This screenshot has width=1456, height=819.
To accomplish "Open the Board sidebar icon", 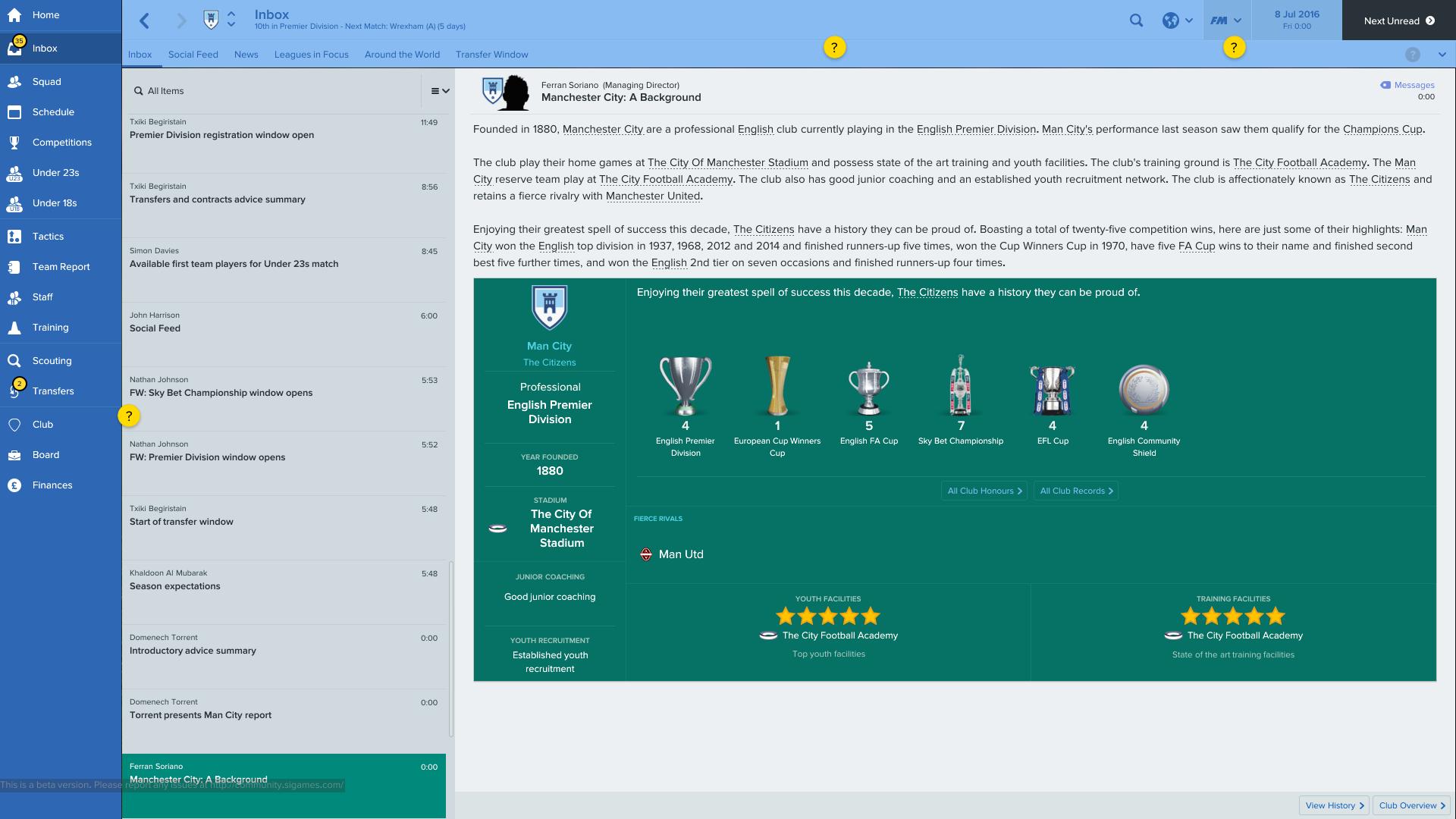I will [x=15, y=454].
